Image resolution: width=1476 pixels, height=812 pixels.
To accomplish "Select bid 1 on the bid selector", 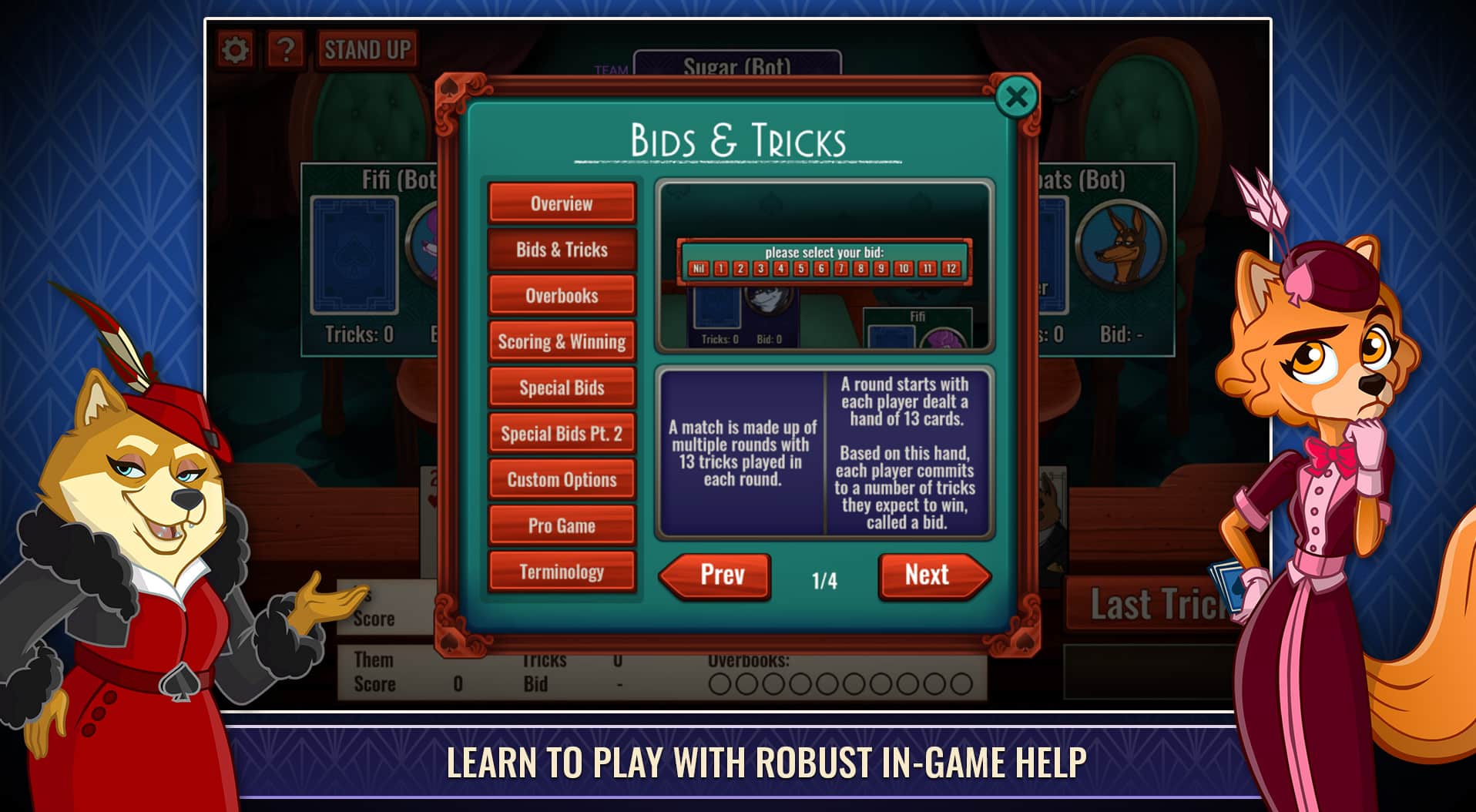I will click(721, 268).
